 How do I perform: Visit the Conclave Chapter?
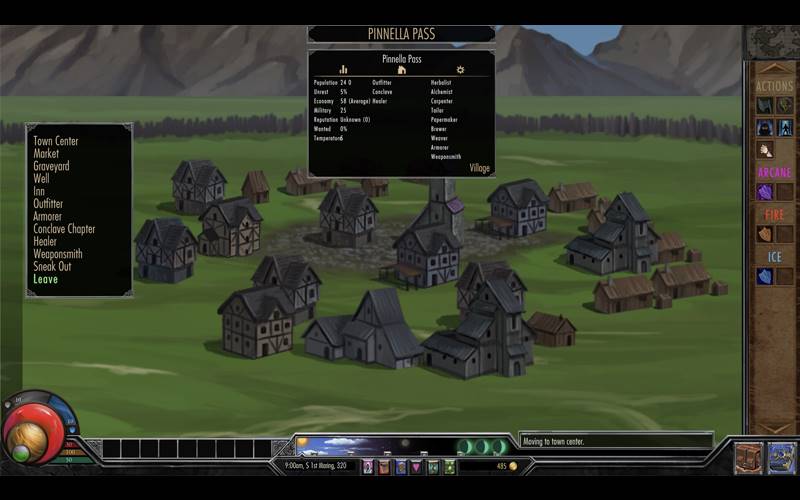pos(64,229)
